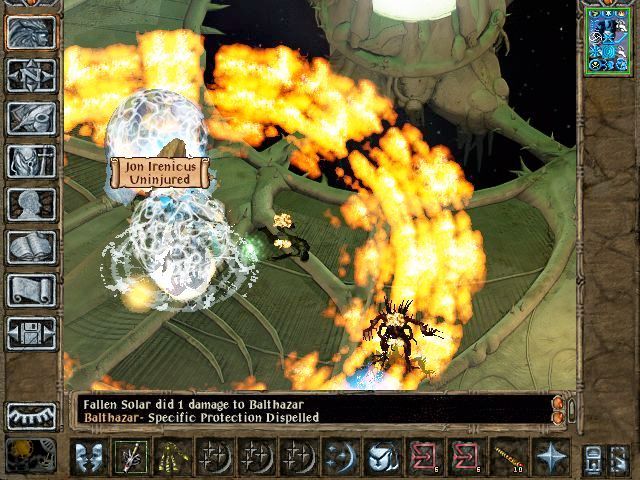Open special abilities star button
Image resolution: width=640 pixels, height=480 pixels.
tap(549, 457)
